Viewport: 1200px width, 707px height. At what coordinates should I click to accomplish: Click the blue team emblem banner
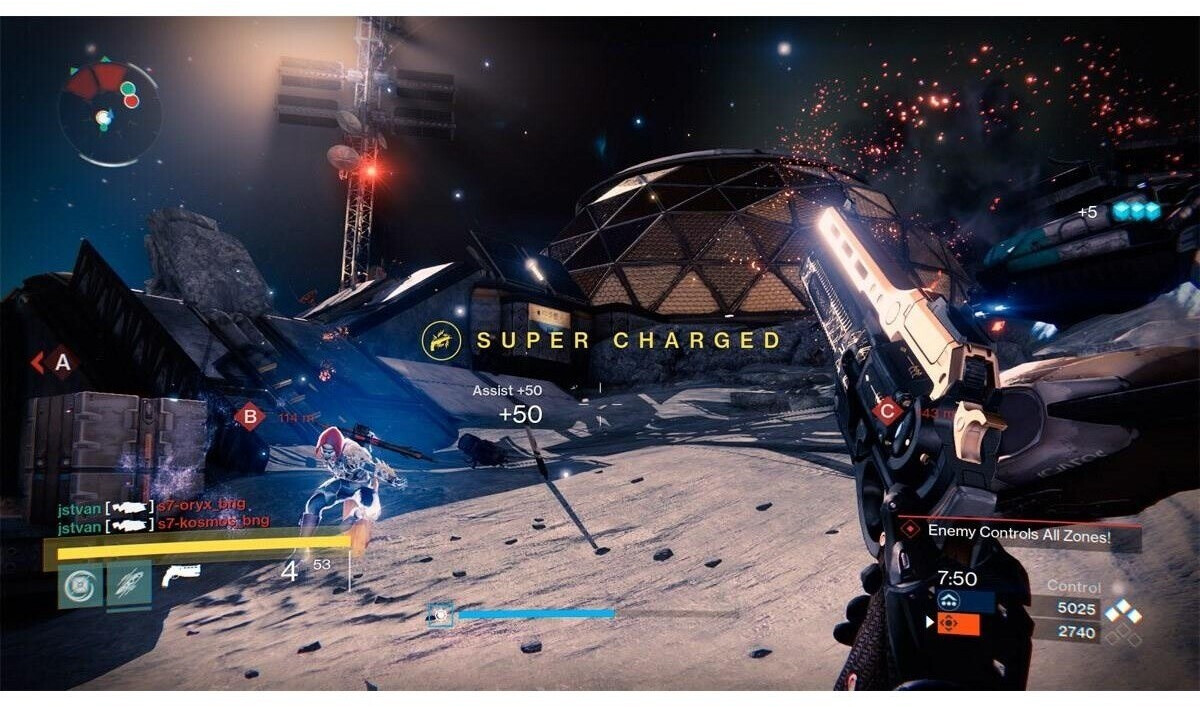(x=965, y=601)
